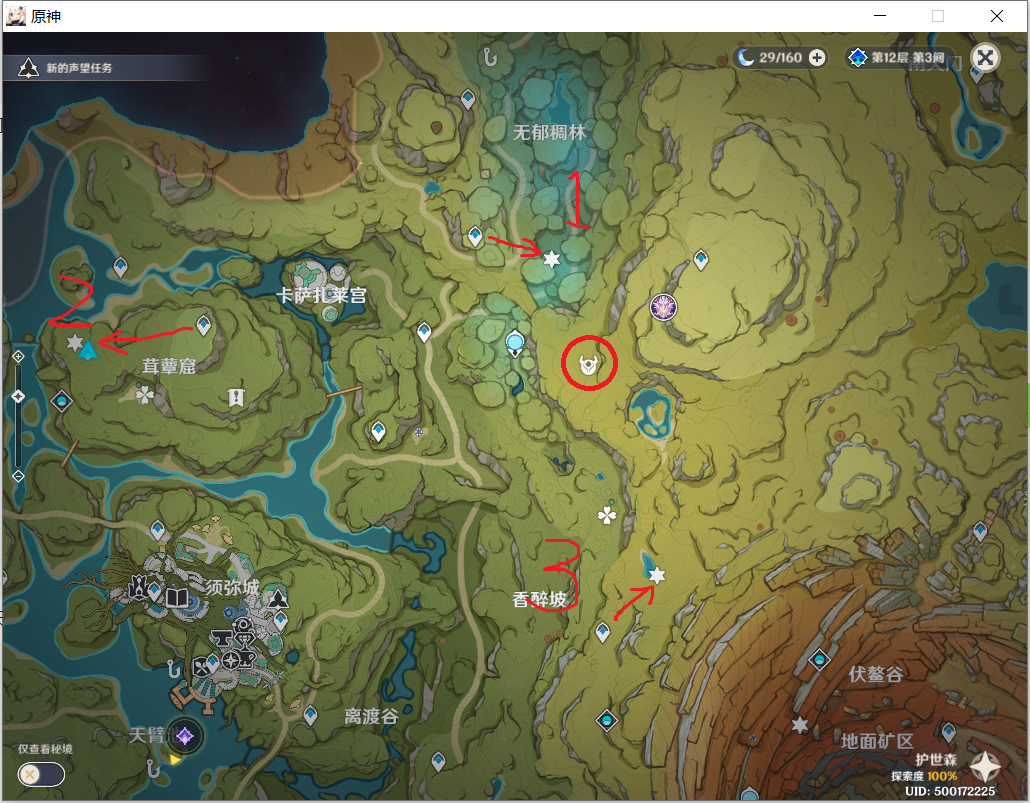Select the purple boss marker
The width and height of the screenshot is (1030, 803).
point(663,307)
